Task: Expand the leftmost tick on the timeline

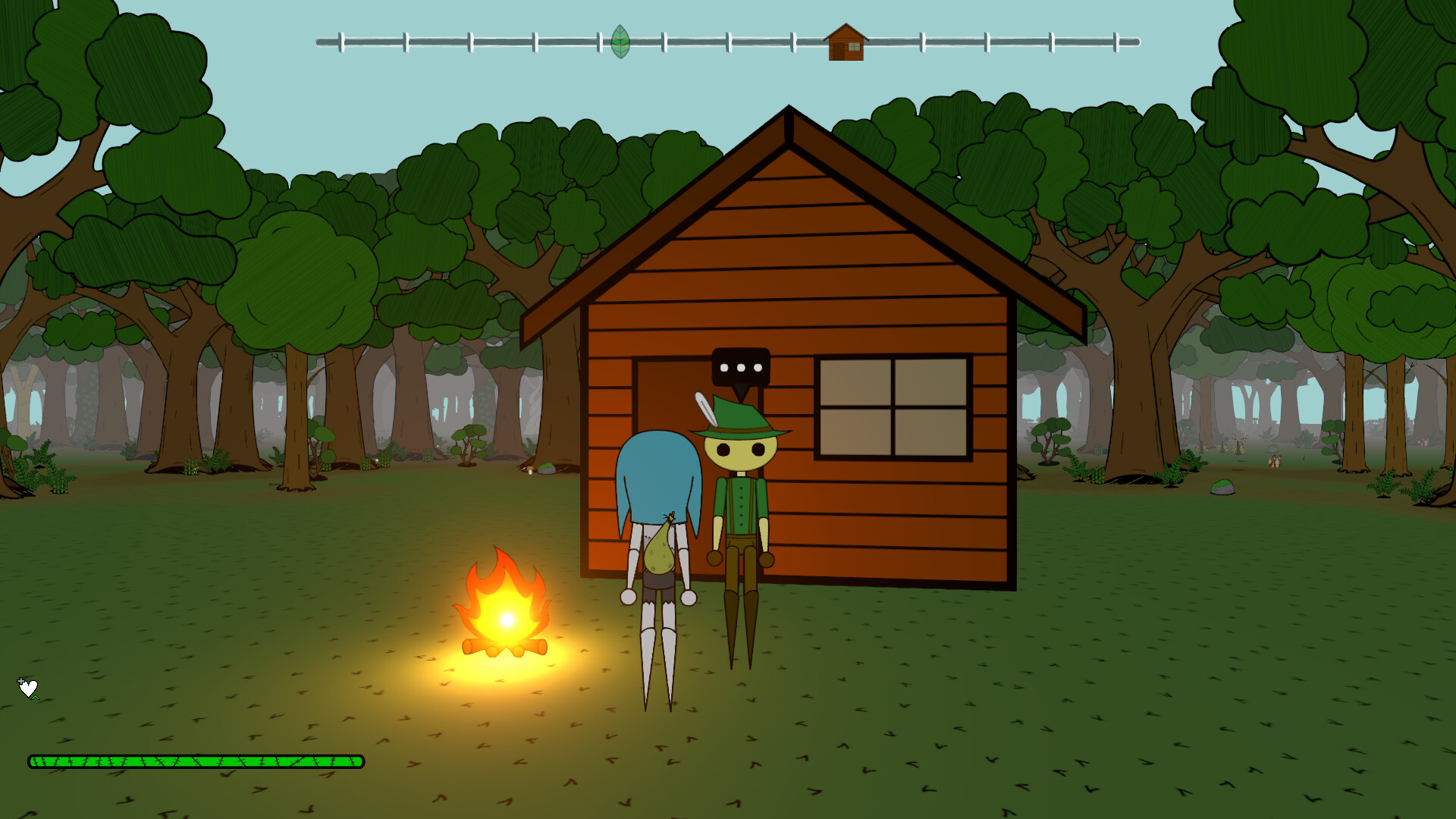Action: point(341,42)
